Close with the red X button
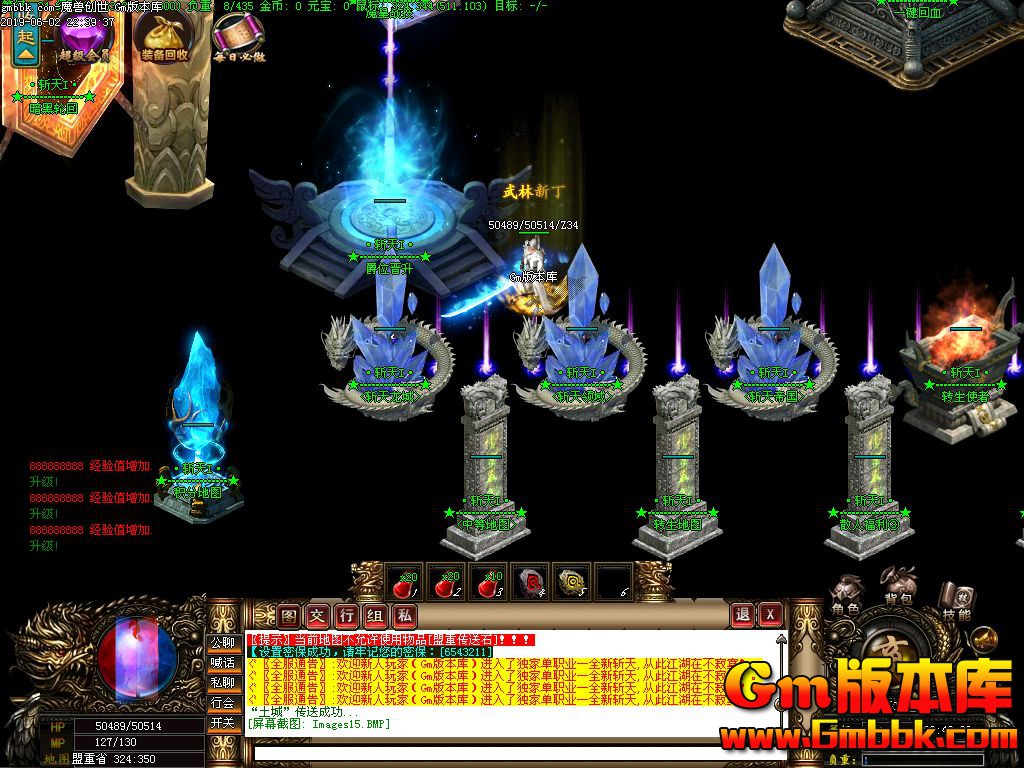The width and height of the screenshot is (1024, 768). 770,615
